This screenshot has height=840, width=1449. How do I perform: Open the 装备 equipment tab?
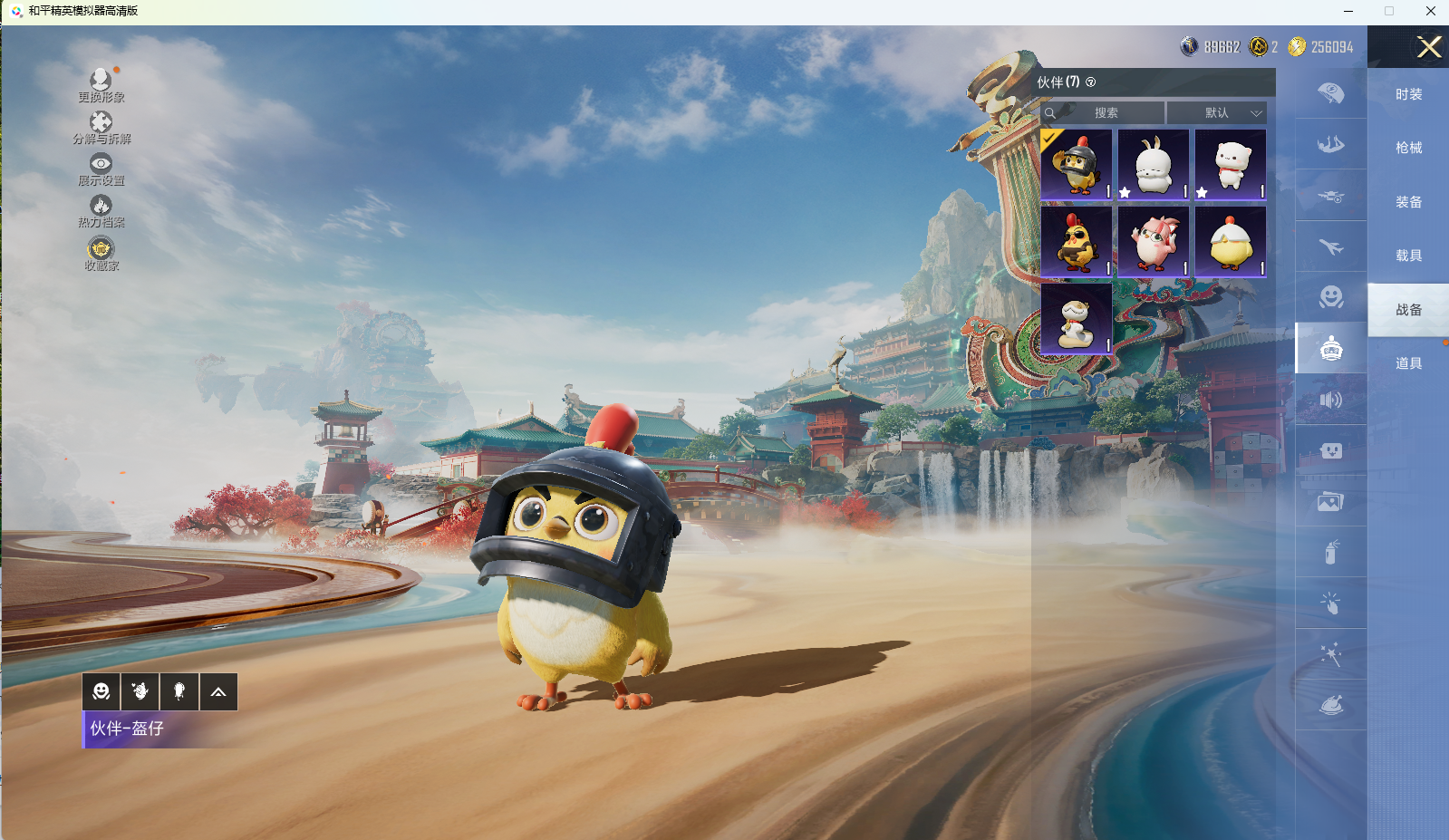[x=1408, y=202]
